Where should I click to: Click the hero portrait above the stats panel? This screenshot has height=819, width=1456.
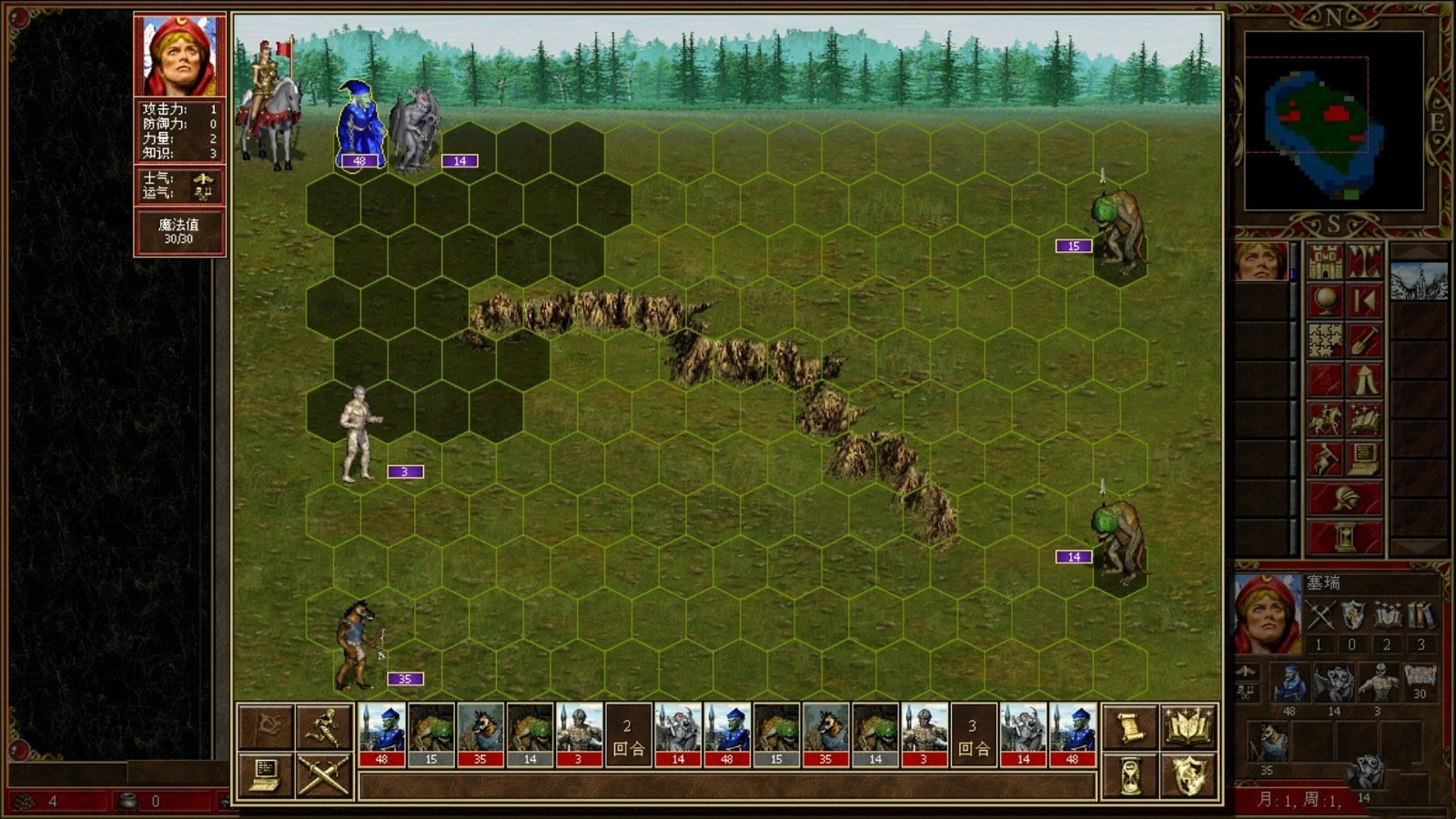tap(180, 56)
